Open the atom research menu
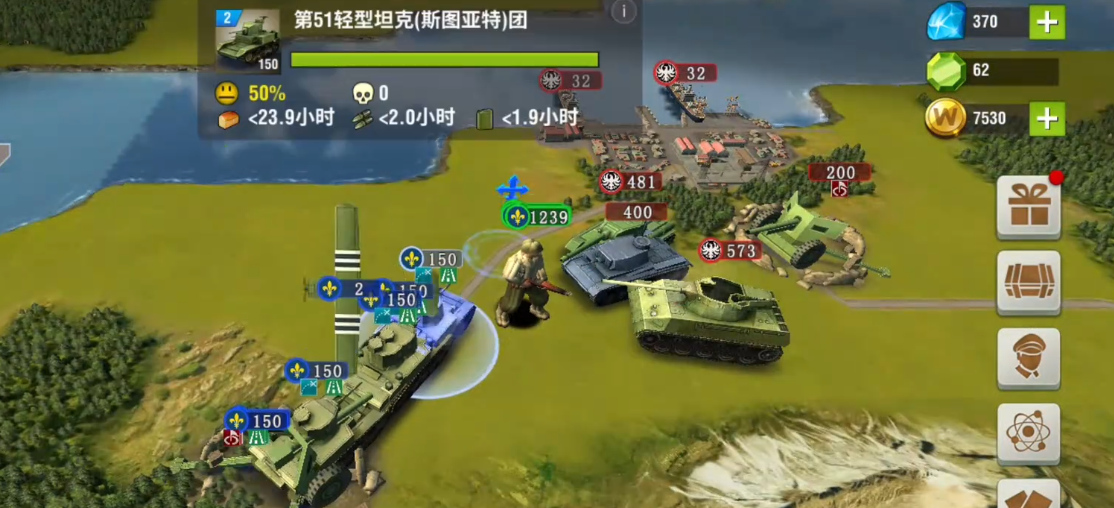1114x508 pixels. click(1028, 433)
